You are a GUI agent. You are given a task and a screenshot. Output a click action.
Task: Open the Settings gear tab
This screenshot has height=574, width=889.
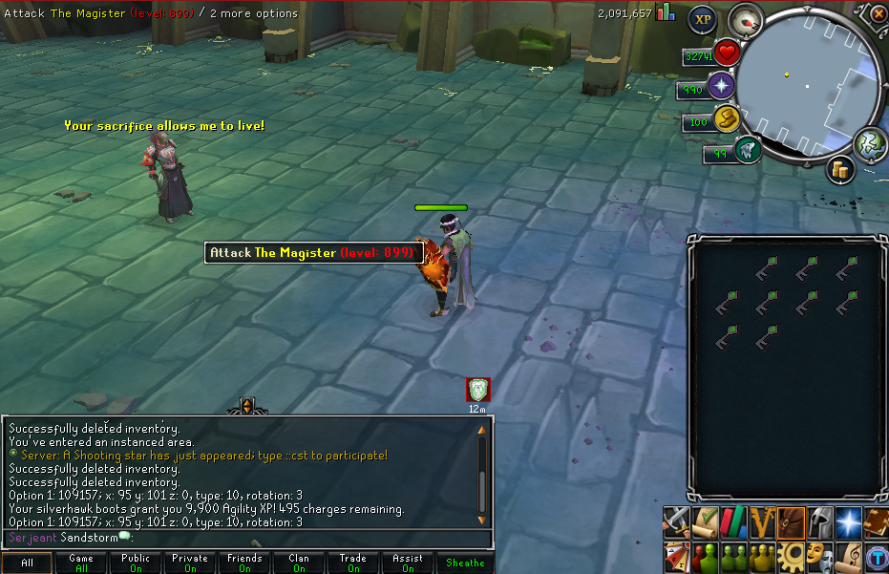[791, 553]
